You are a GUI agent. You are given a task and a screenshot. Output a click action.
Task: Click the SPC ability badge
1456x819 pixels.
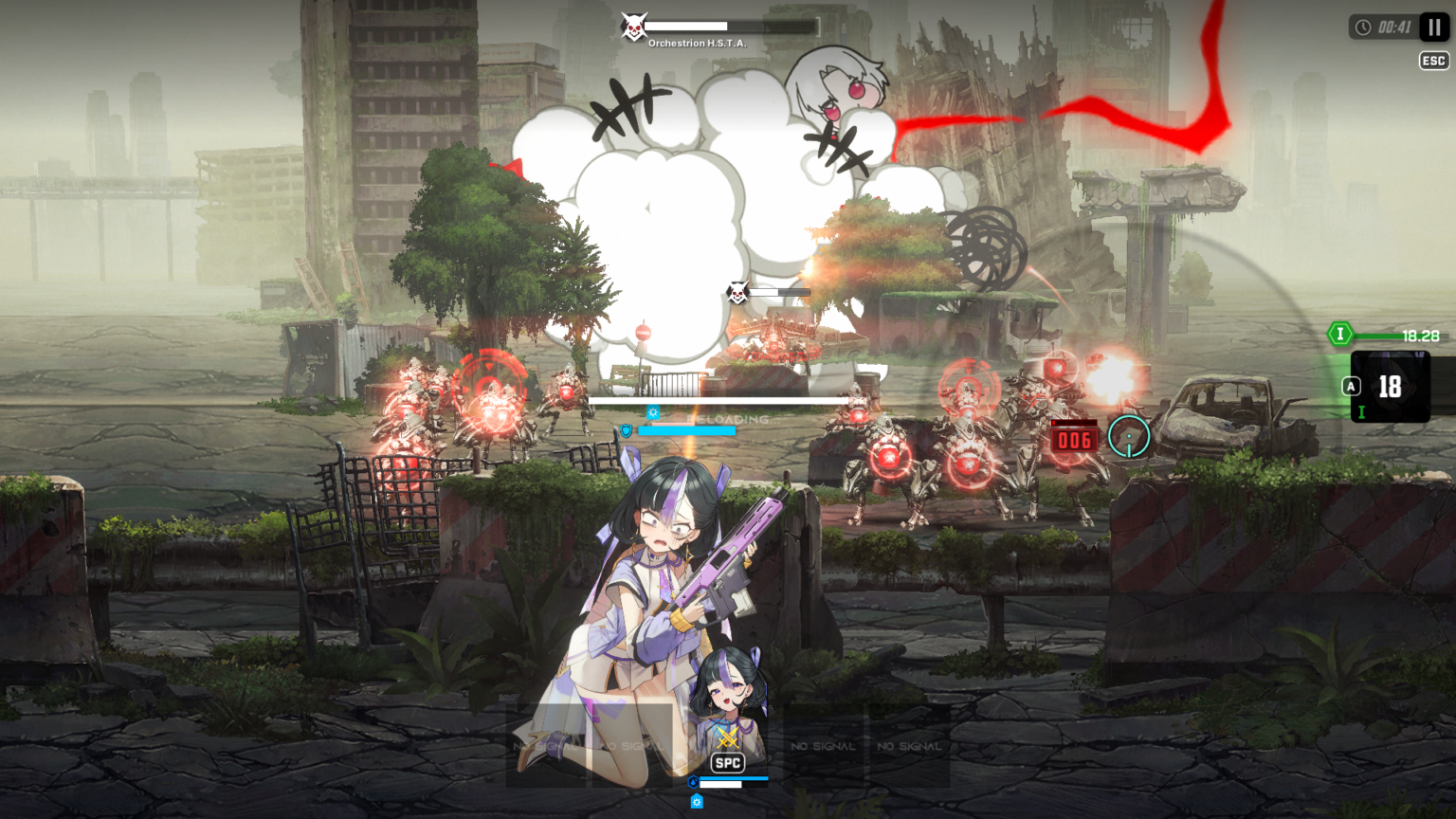pos(728,762)
